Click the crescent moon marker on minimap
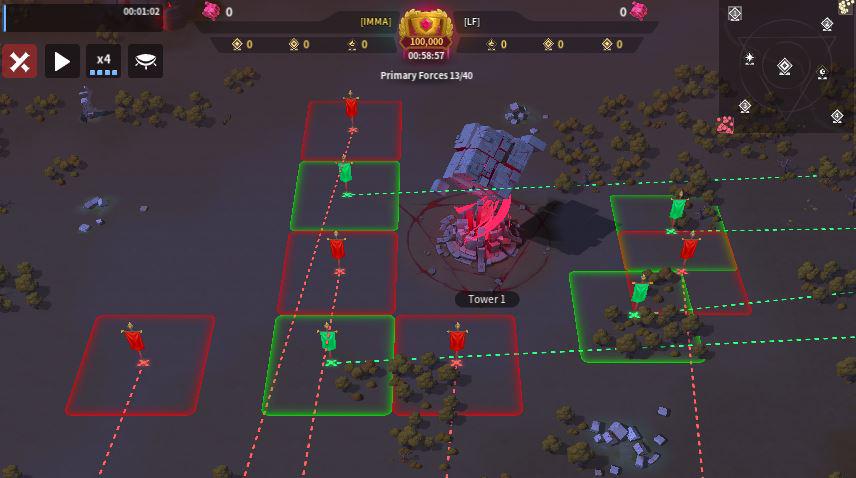This screenshot has height=478, width=856. pyautogui.click(x=822, y=73)
